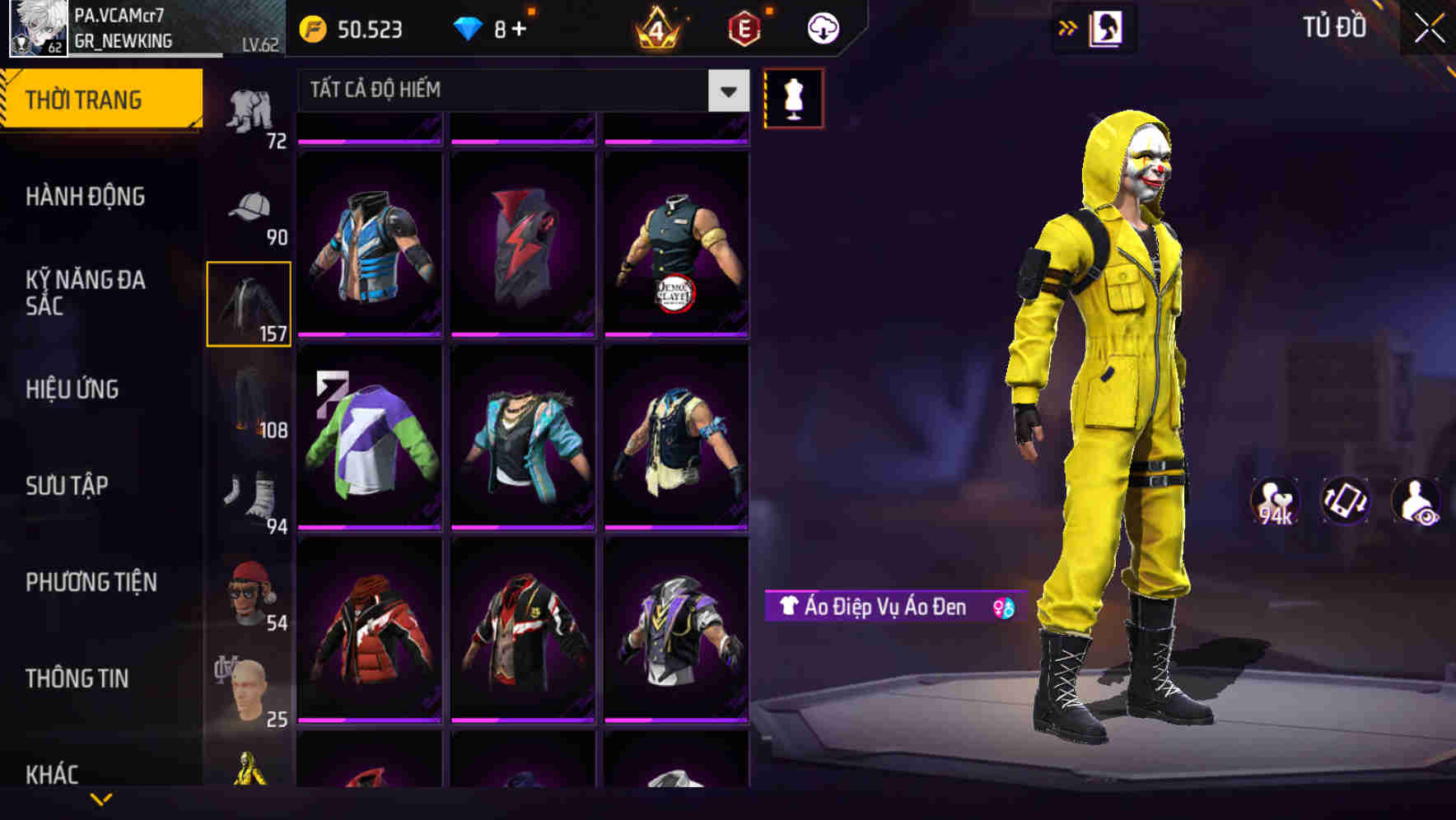The image size is (1456, 820).
Task: Open the TẤT CẢ ĐỘ HIẾM rarity dropdown
Action: tap(519, 91)
